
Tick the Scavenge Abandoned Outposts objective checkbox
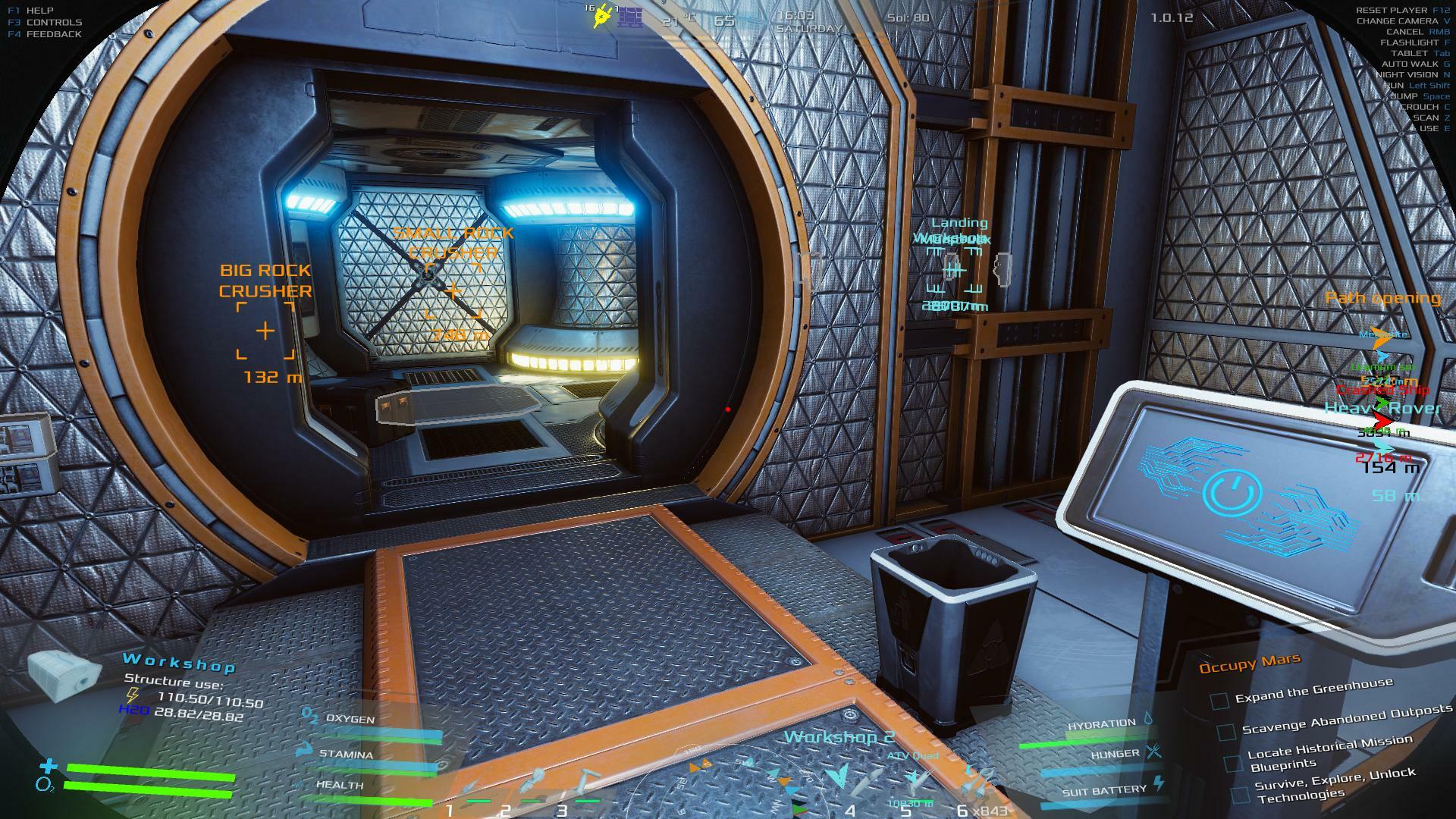coord(1226,732)
